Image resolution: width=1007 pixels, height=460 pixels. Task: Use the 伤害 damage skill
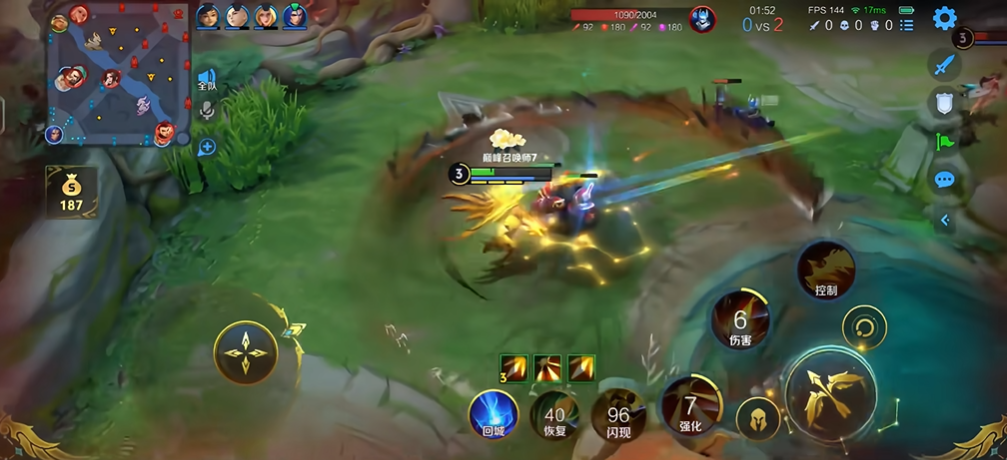tap(741, 322)
